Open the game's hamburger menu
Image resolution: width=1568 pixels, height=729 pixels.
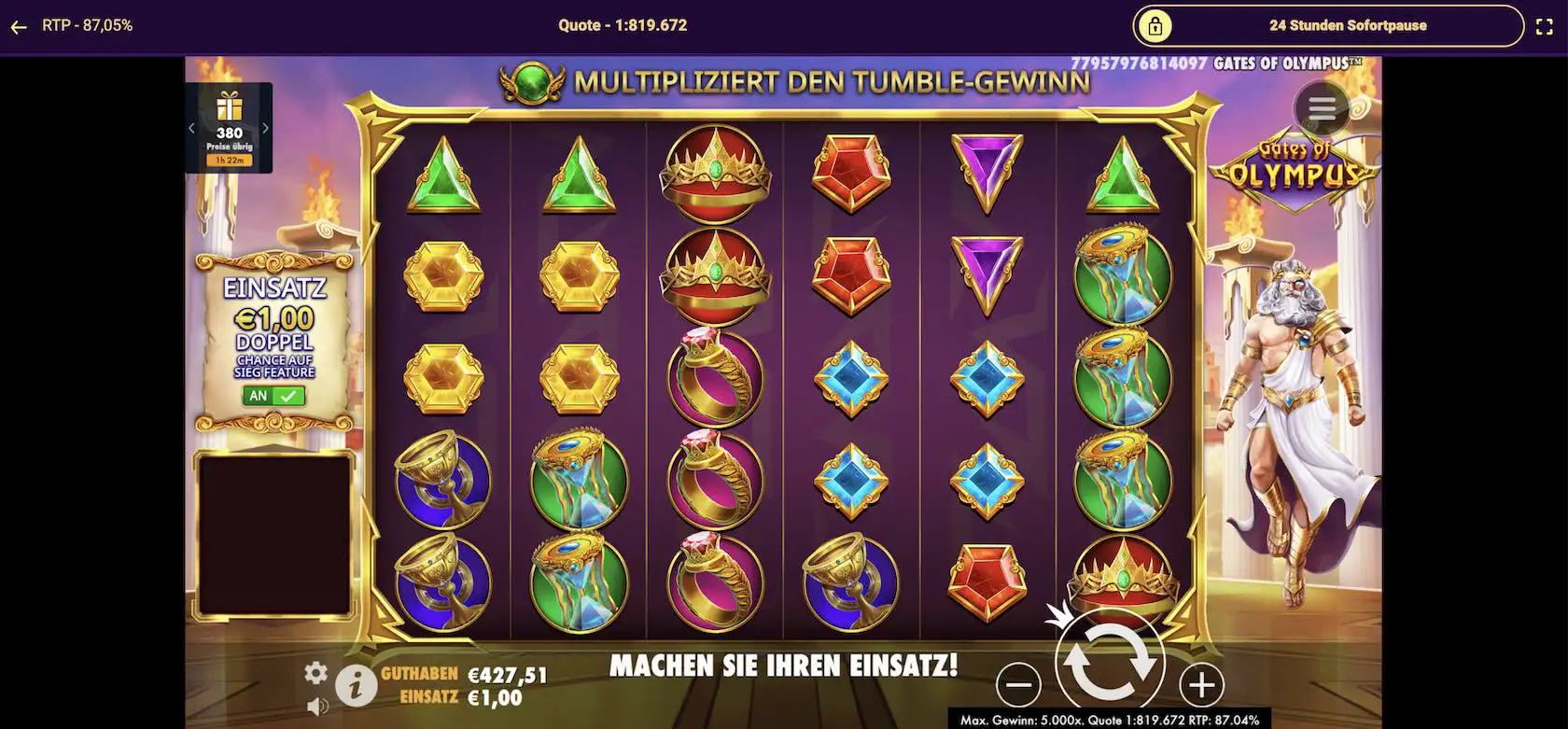1320,107
